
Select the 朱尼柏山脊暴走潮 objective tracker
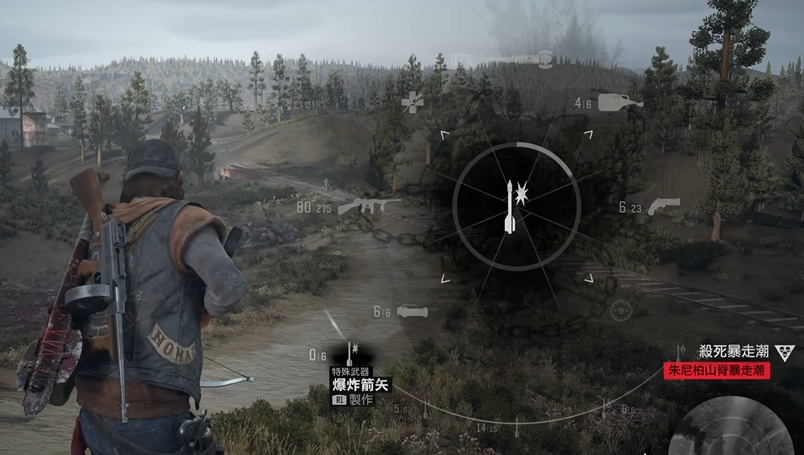[718, 370]
